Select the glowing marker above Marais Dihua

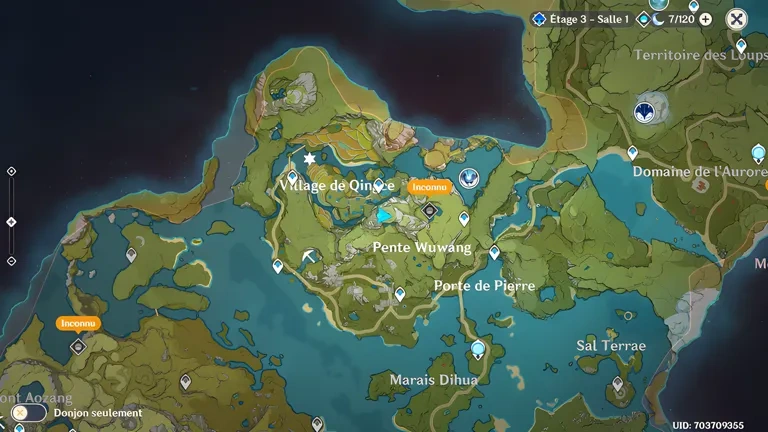[x=477, y=349]
